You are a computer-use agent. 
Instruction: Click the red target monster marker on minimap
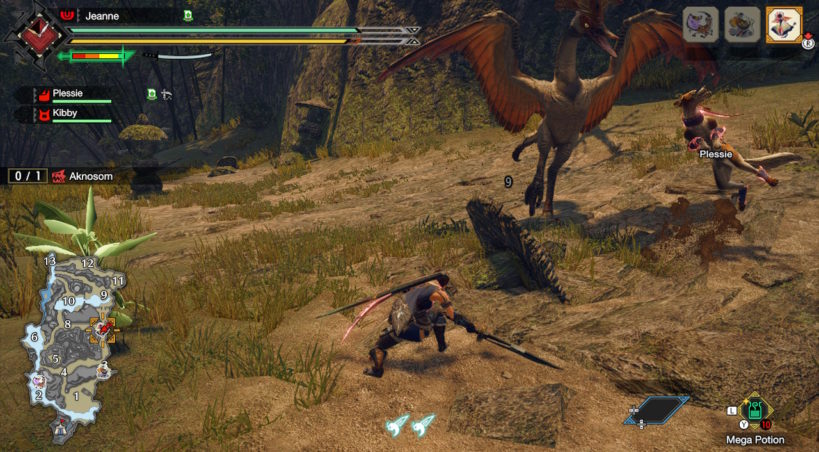[101, 327]
